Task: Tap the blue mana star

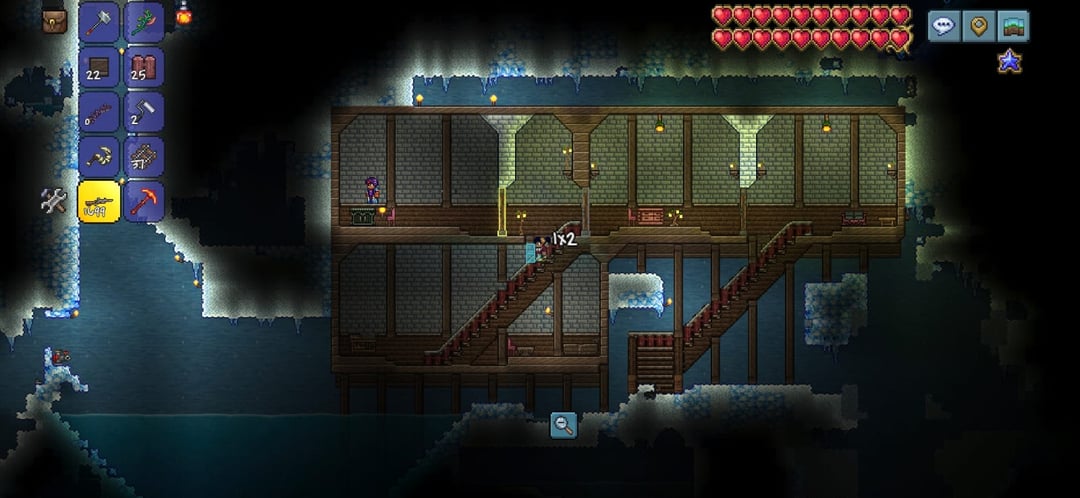Action: pyautogui.click(x=1009, y=62)
